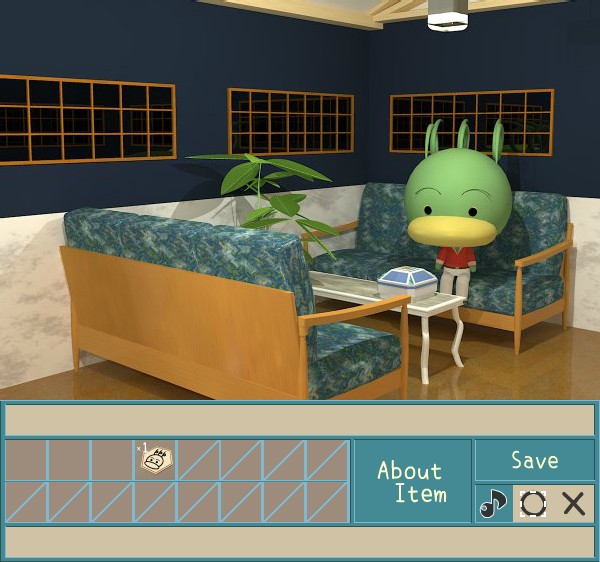Image resolution: width=600 pixels, height=562 pixels.
Task: Save the game
Action: click(534, 460)
